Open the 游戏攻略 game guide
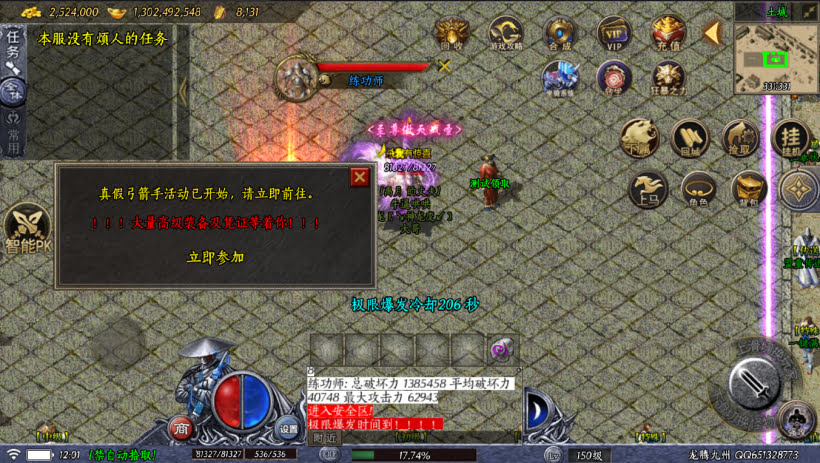This screenshot has height=463, width=820. (x=505, y=33)
